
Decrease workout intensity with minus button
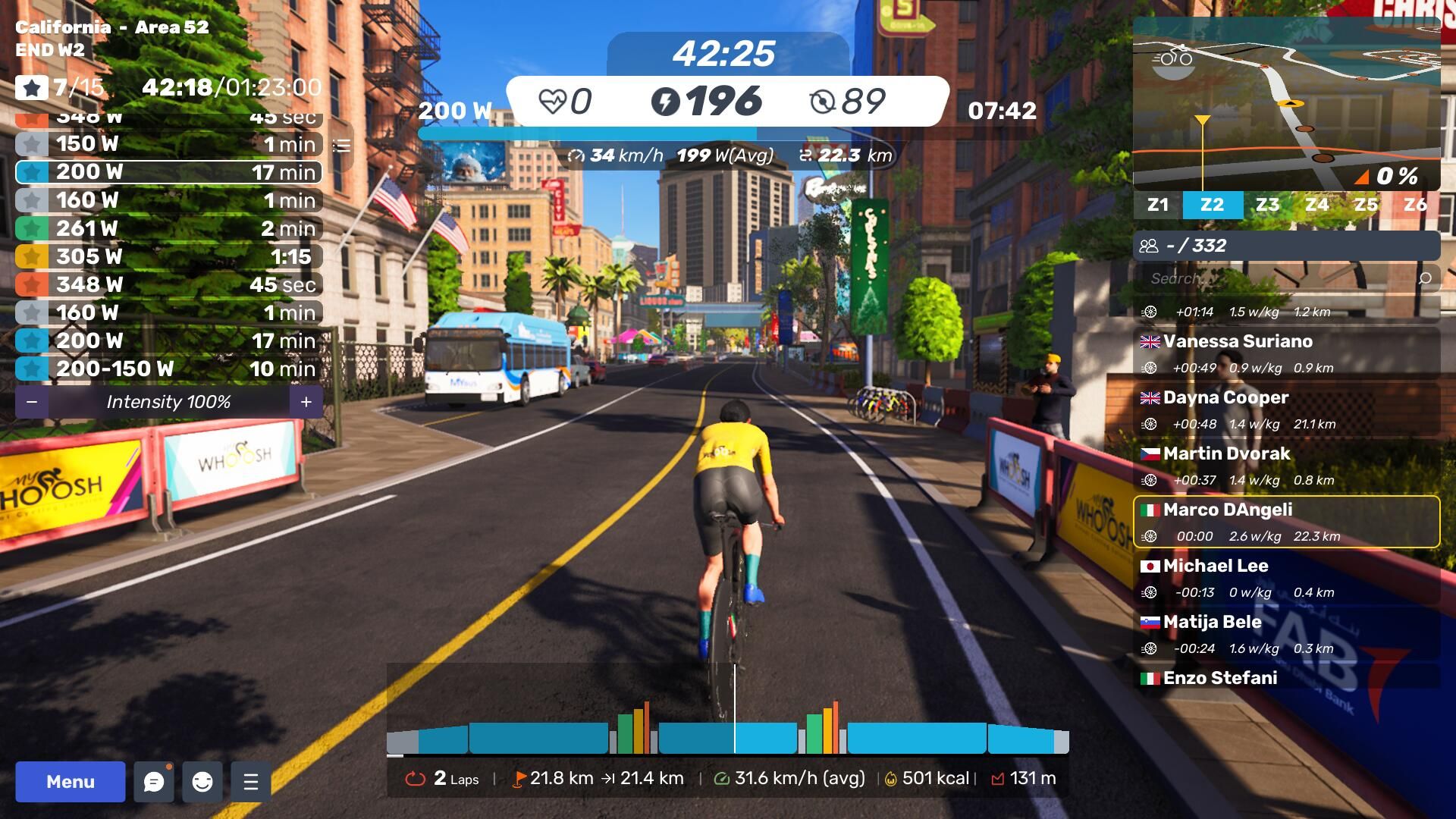pos(32,402)
